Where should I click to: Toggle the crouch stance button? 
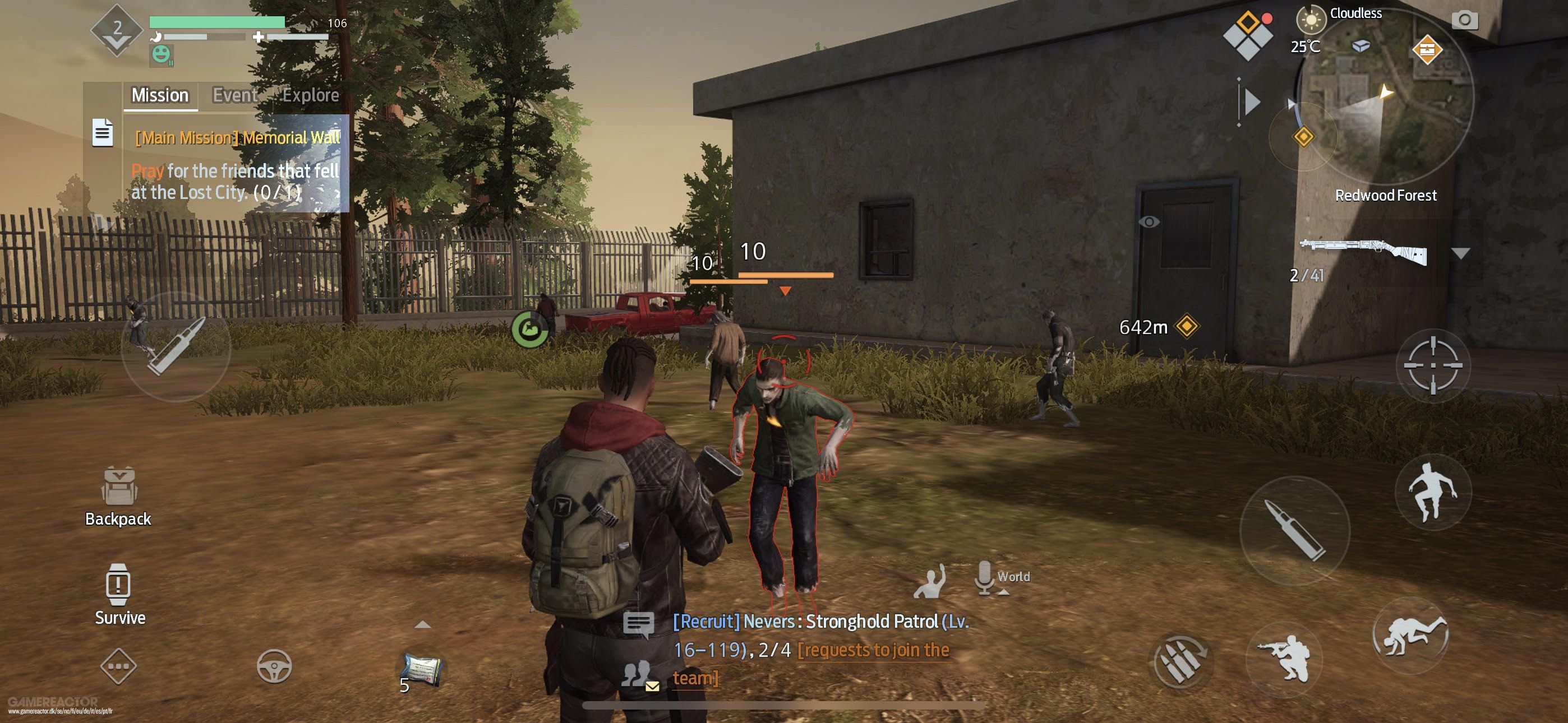pos(1284,660)
